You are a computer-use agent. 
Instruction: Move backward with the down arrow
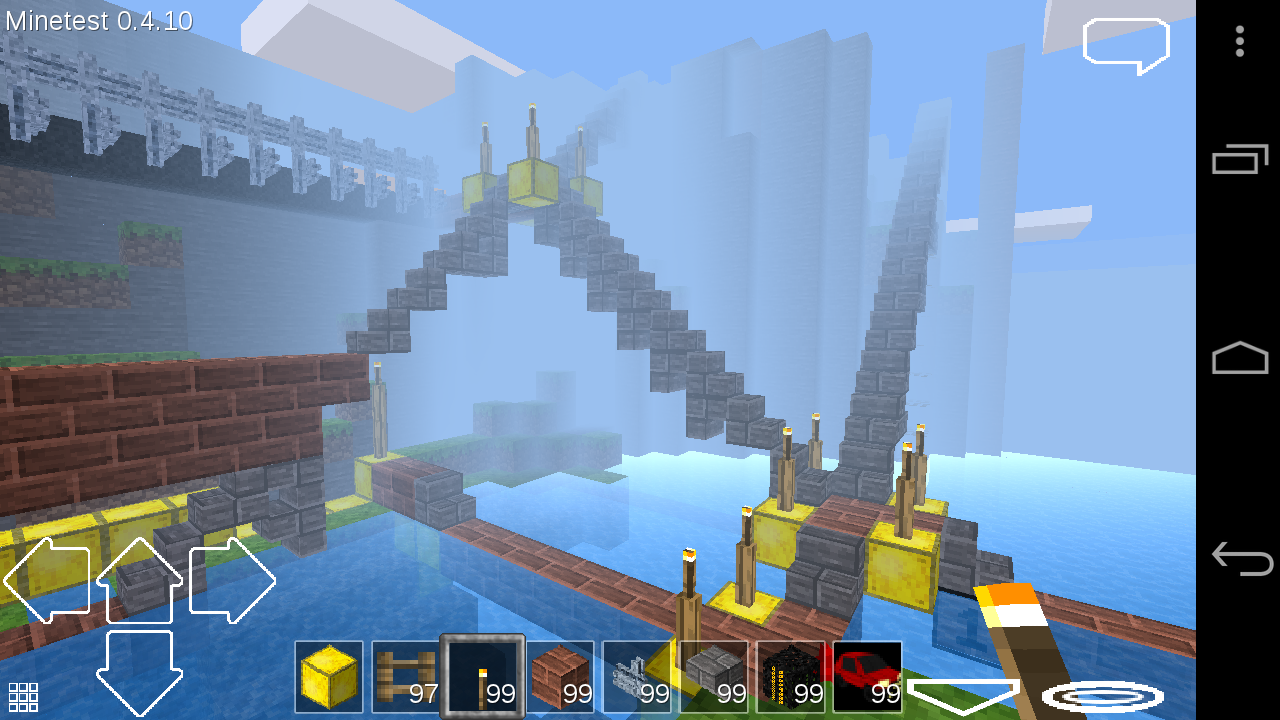[140, 670]
